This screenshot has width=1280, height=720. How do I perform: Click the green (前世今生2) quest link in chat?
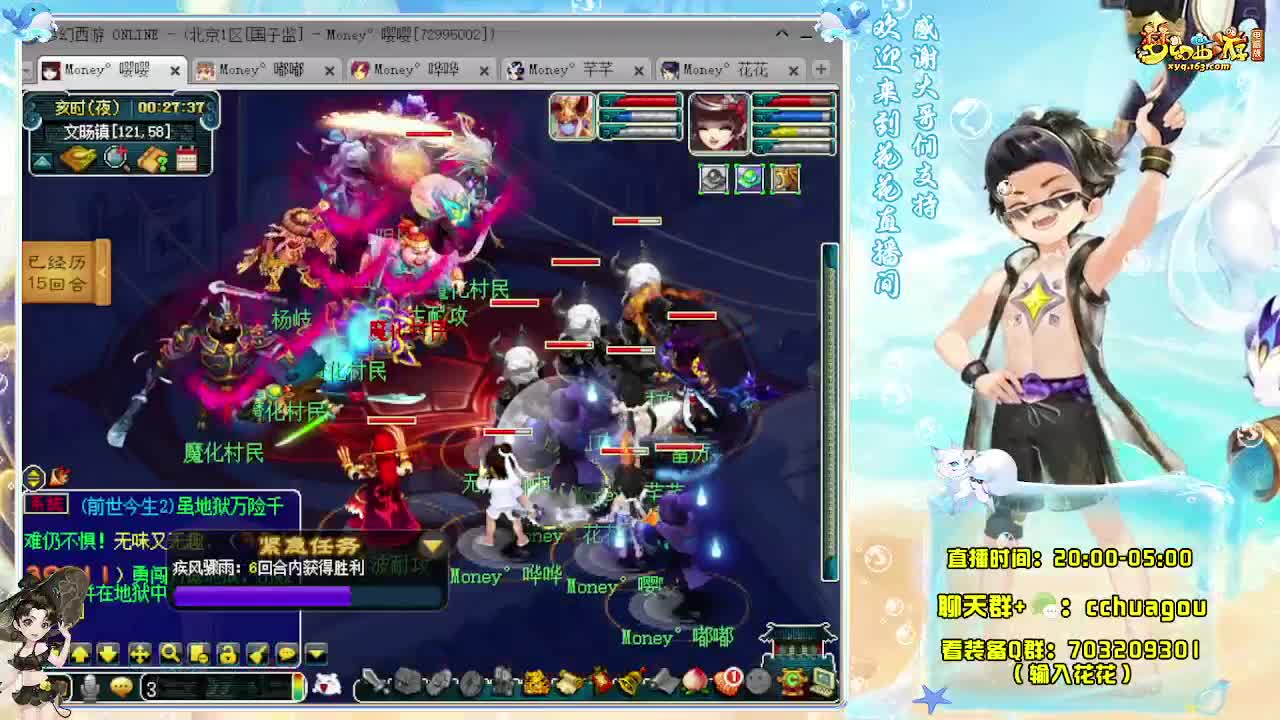[x=127, y=507]
